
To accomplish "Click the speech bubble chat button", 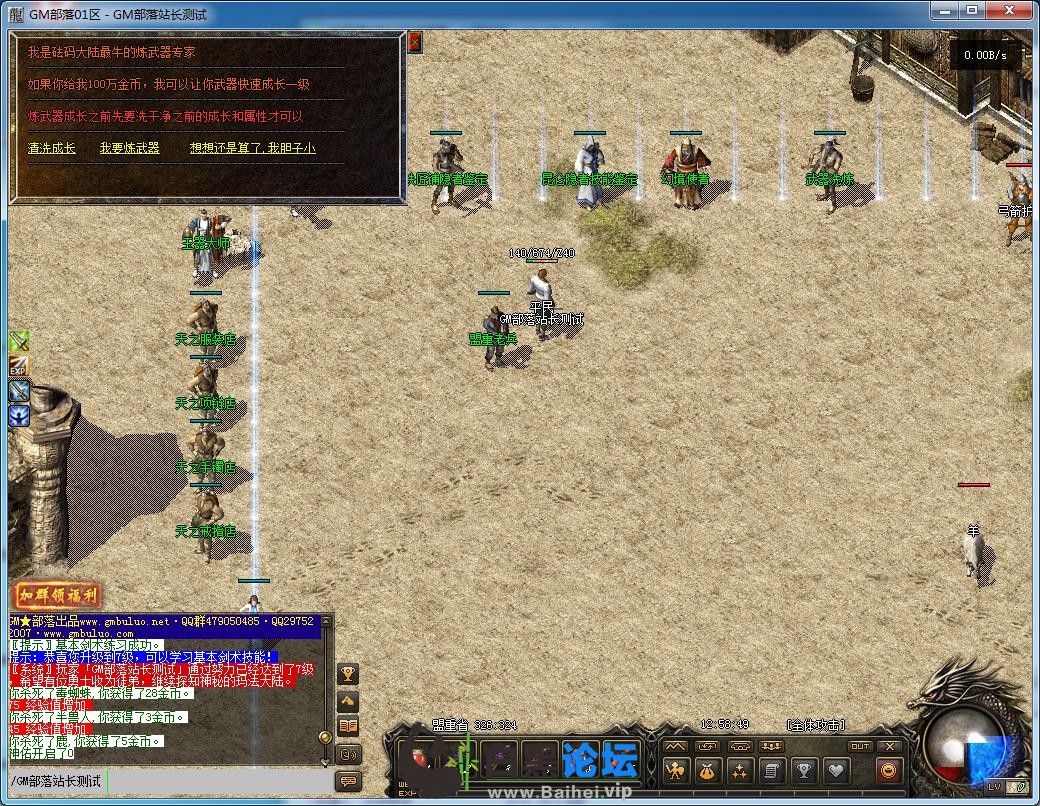I will (x=349, y=781).
